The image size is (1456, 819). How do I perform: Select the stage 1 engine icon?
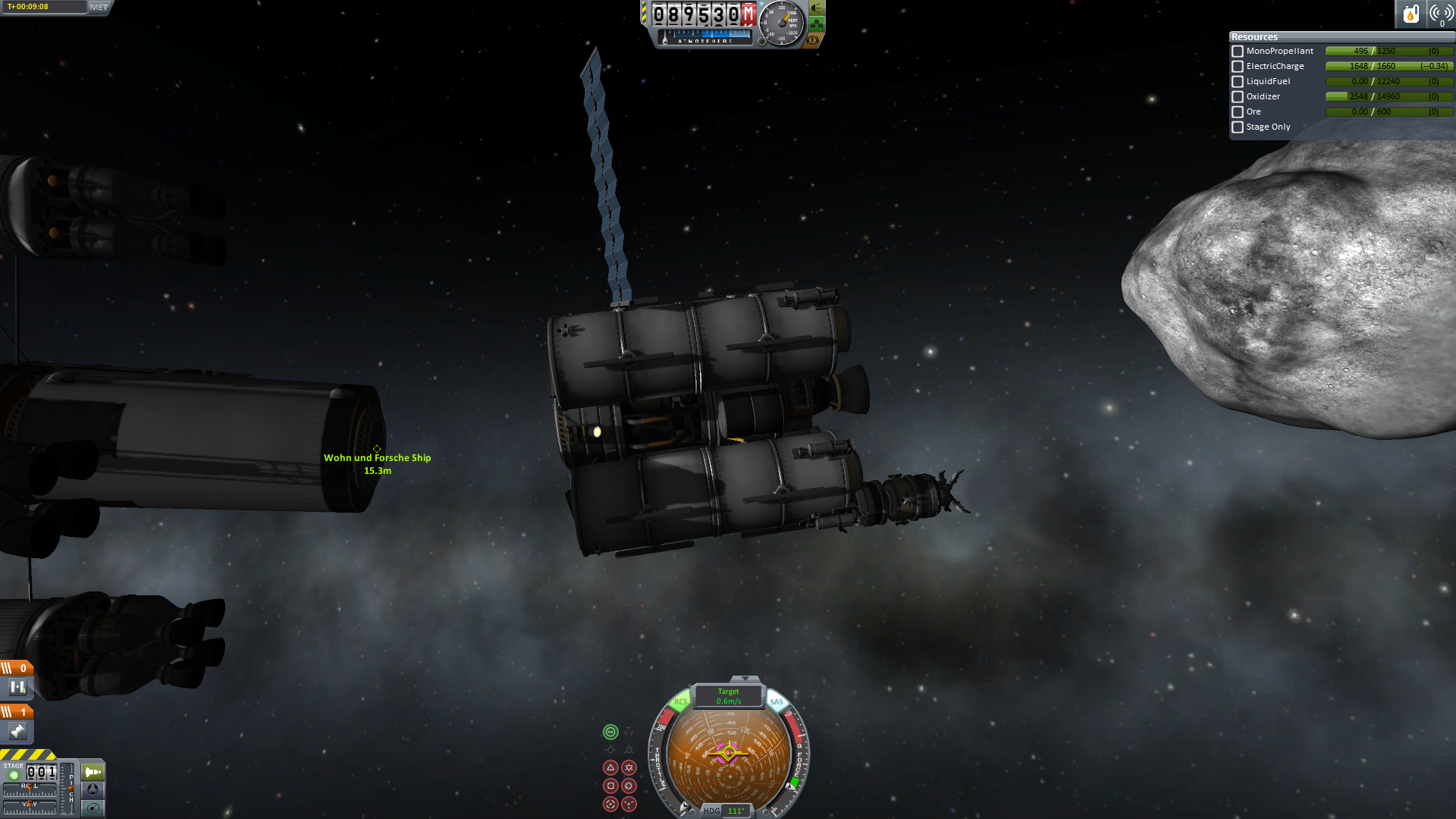(x=17, y=731)
